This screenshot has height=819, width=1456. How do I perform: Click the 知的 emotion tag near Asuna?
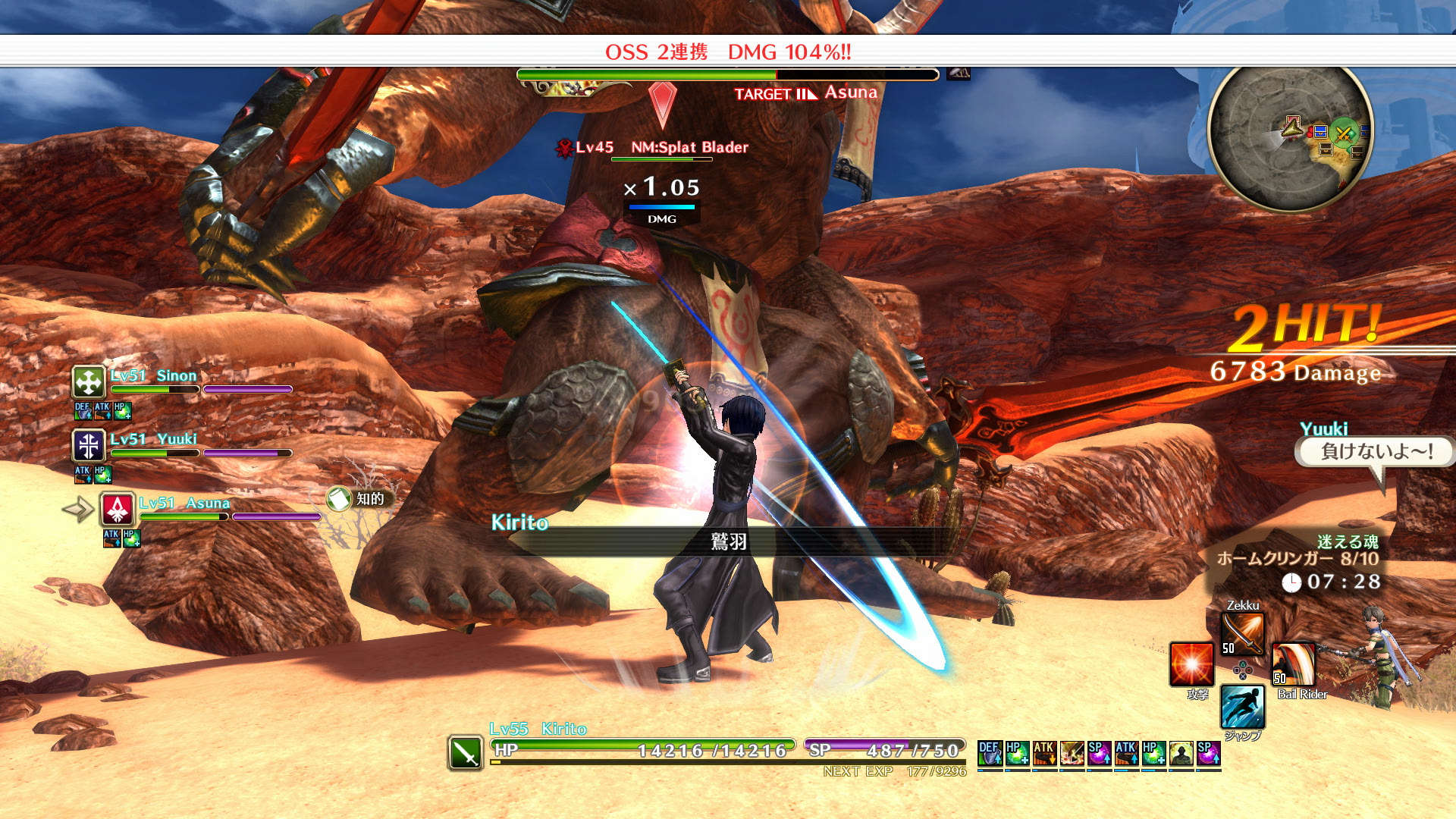pos(358,499)
